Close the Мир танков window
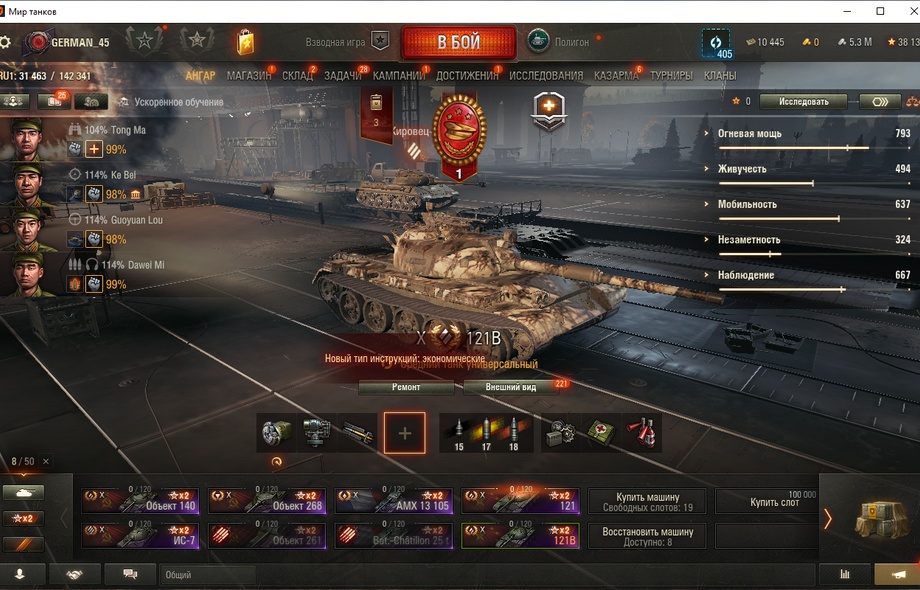 [906, 11]
